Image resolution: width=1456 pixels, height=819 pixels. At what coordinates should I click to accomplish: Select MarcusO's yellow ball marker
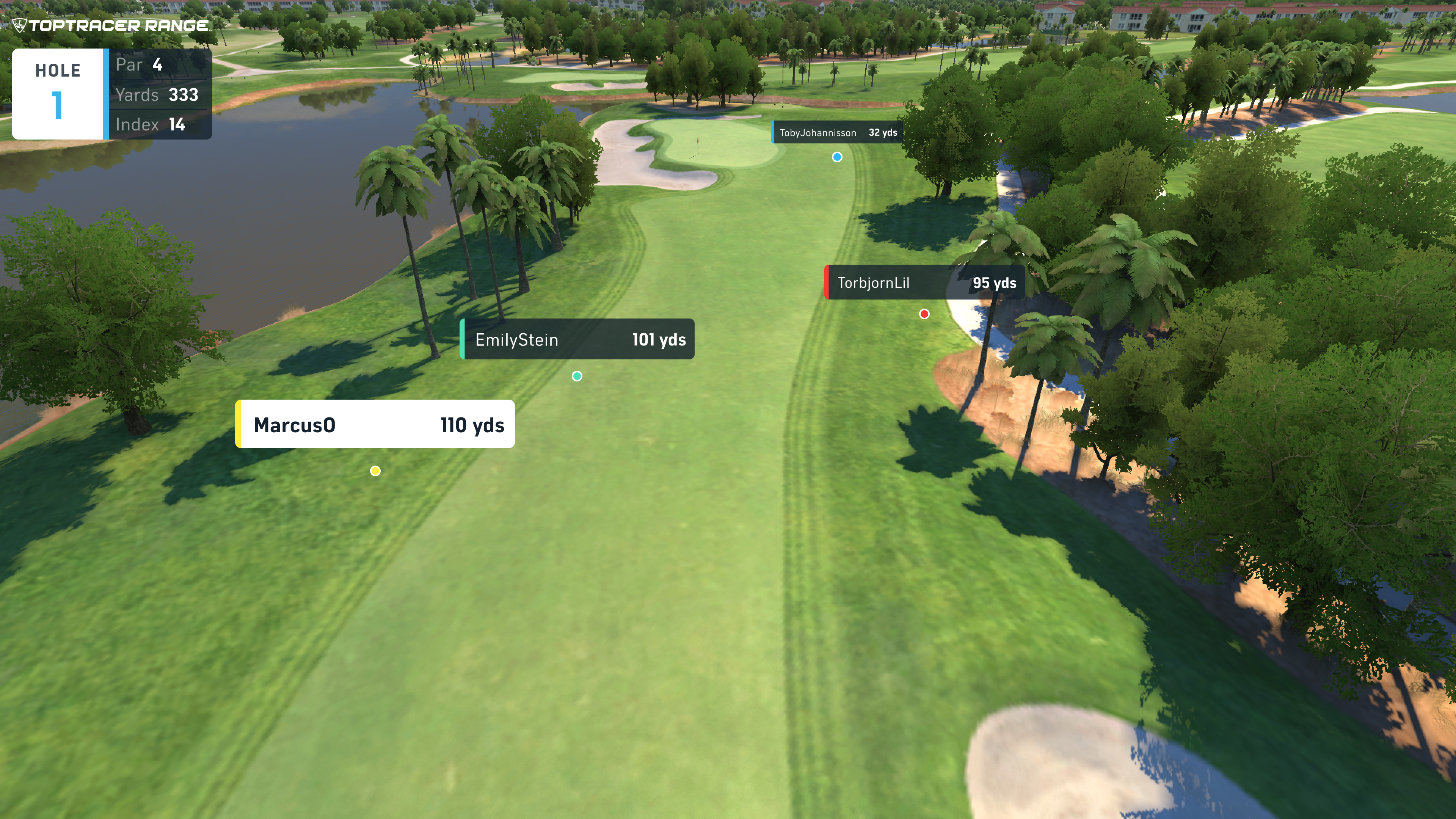click(375, 471)
